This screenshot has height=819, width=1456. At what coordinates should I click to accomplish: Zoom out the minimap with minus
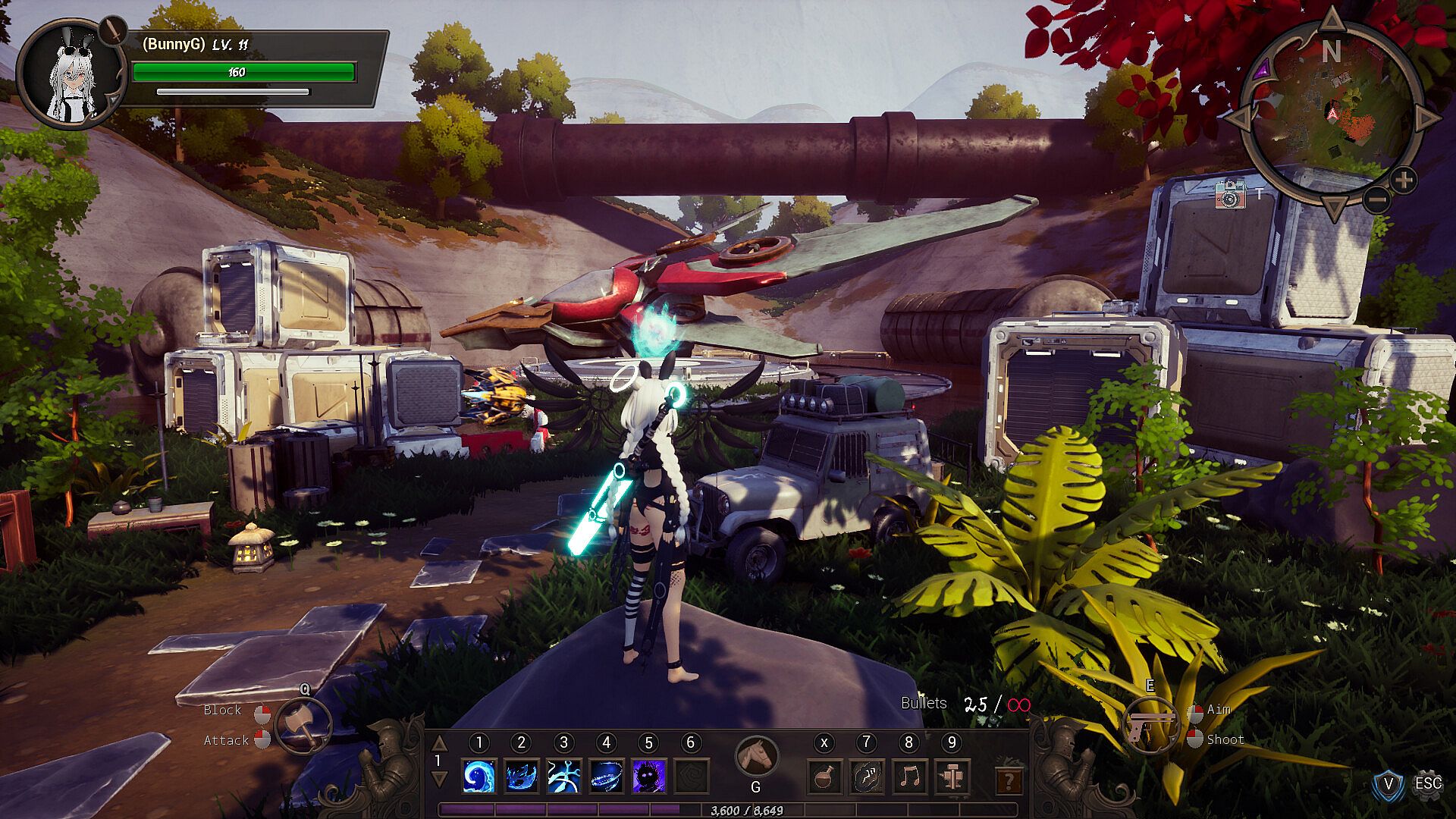[x=1377, y=200]
